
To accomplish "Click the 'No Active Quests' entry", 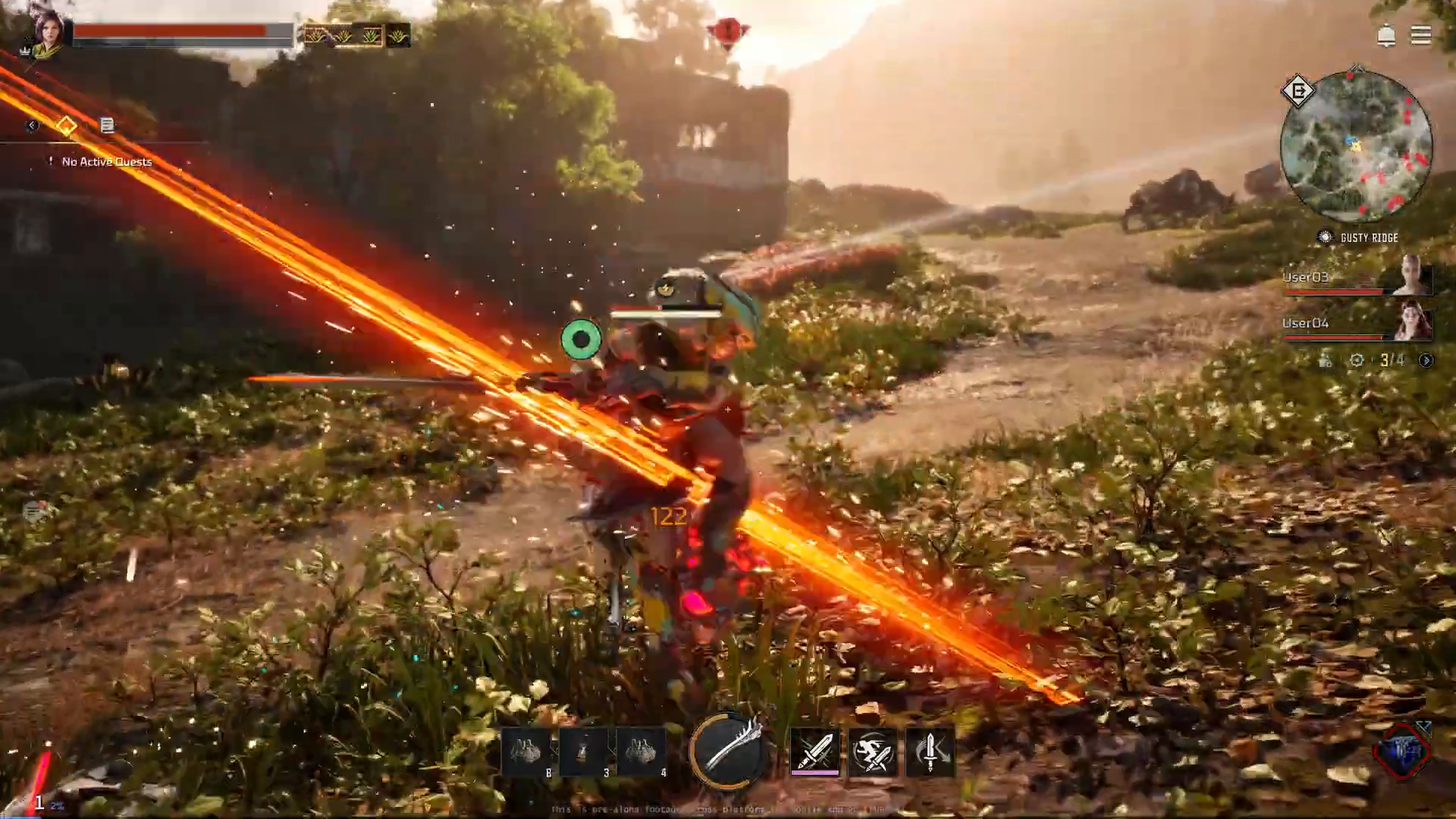I will (106, 162).
